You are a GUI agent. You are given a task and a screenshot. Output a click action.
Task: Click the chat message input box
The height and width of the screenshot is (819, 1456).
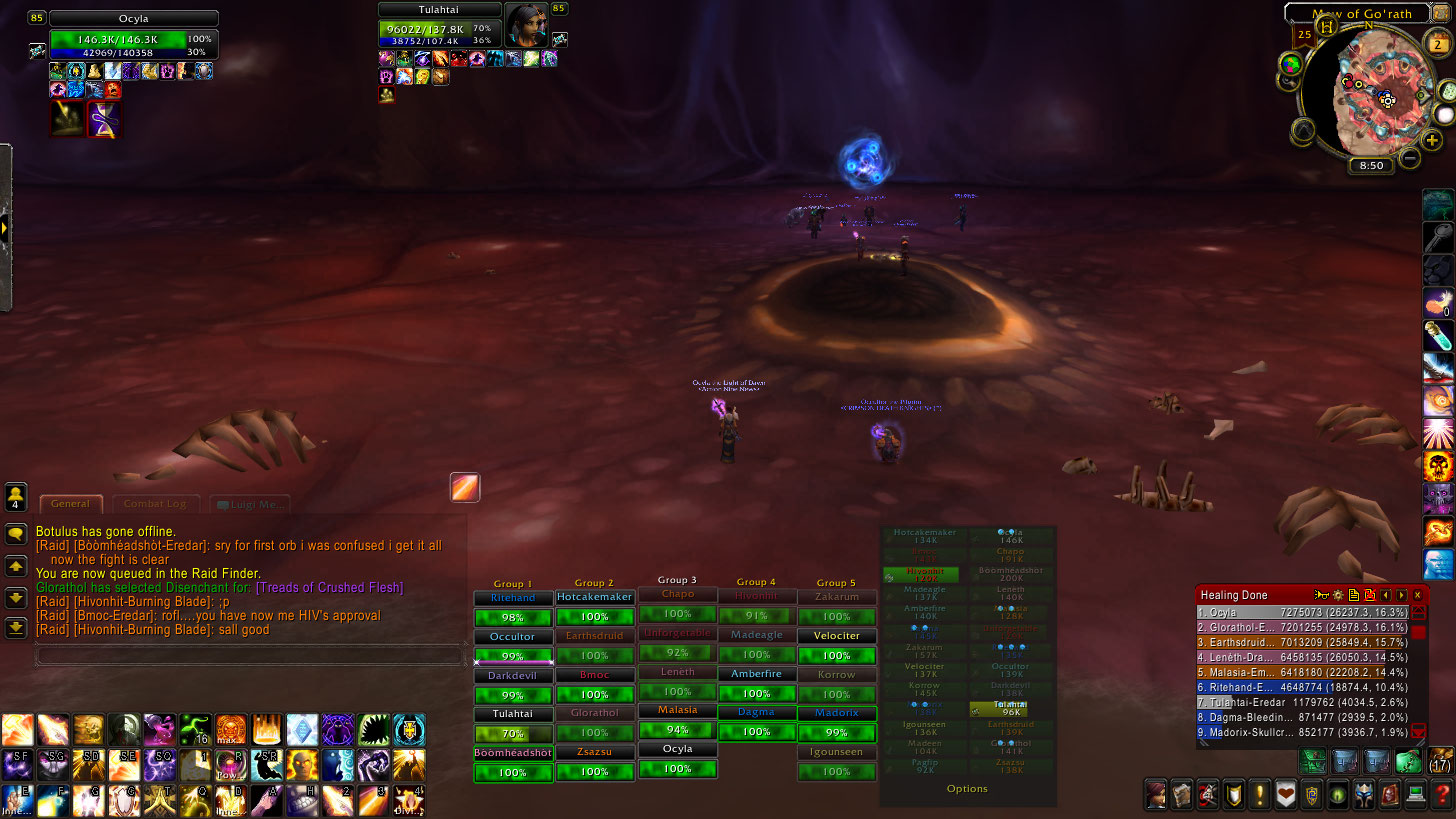click(250, 655)
